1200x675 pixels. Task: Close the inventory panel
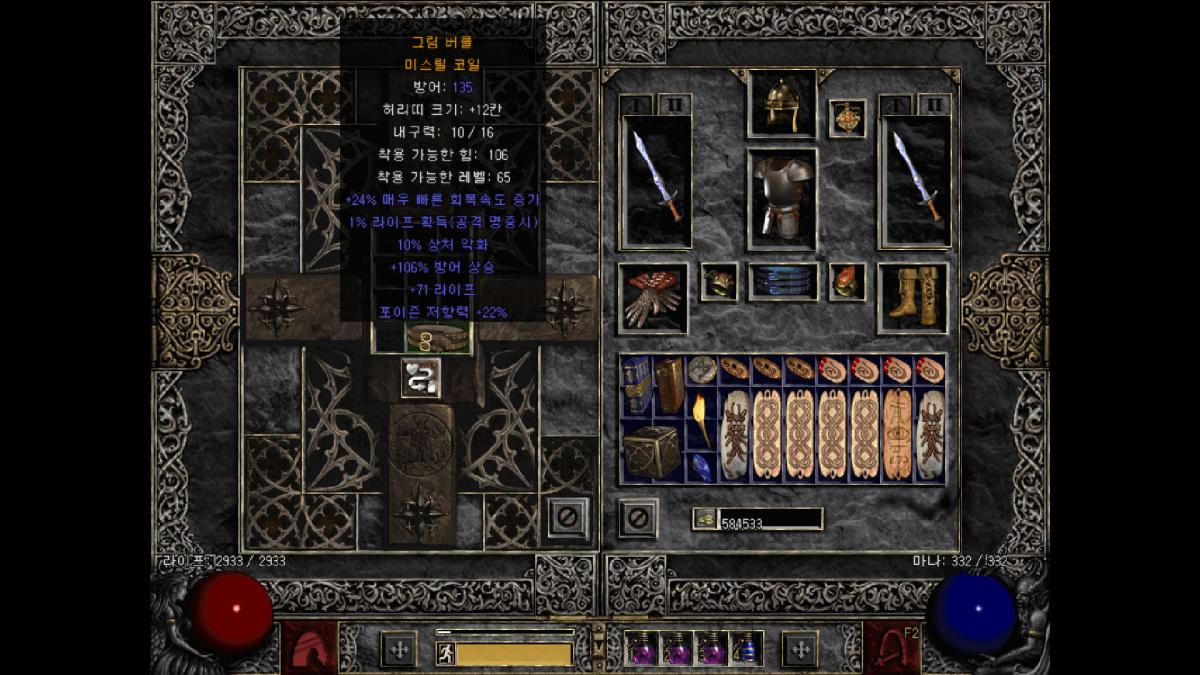pyautogui.click(x=638, y=518)
